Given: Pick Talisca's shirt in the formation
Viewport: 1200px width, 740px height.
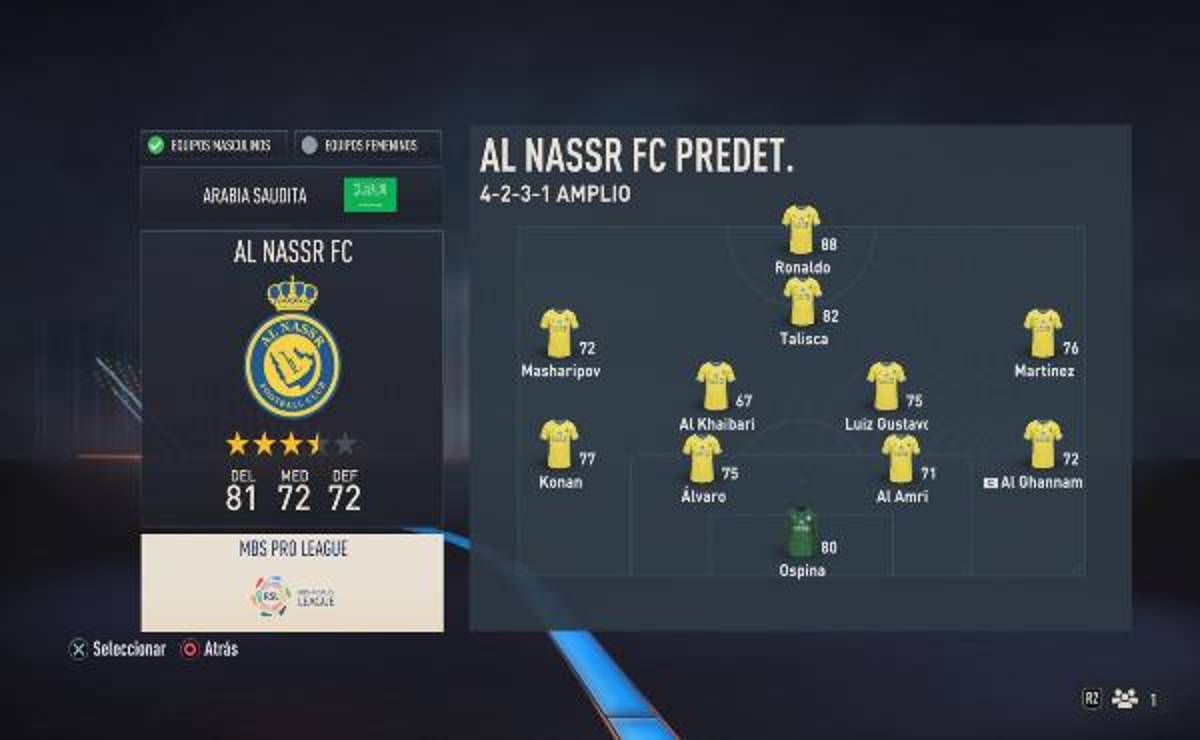Looking at the screenshot, I should tap(801, 301).
